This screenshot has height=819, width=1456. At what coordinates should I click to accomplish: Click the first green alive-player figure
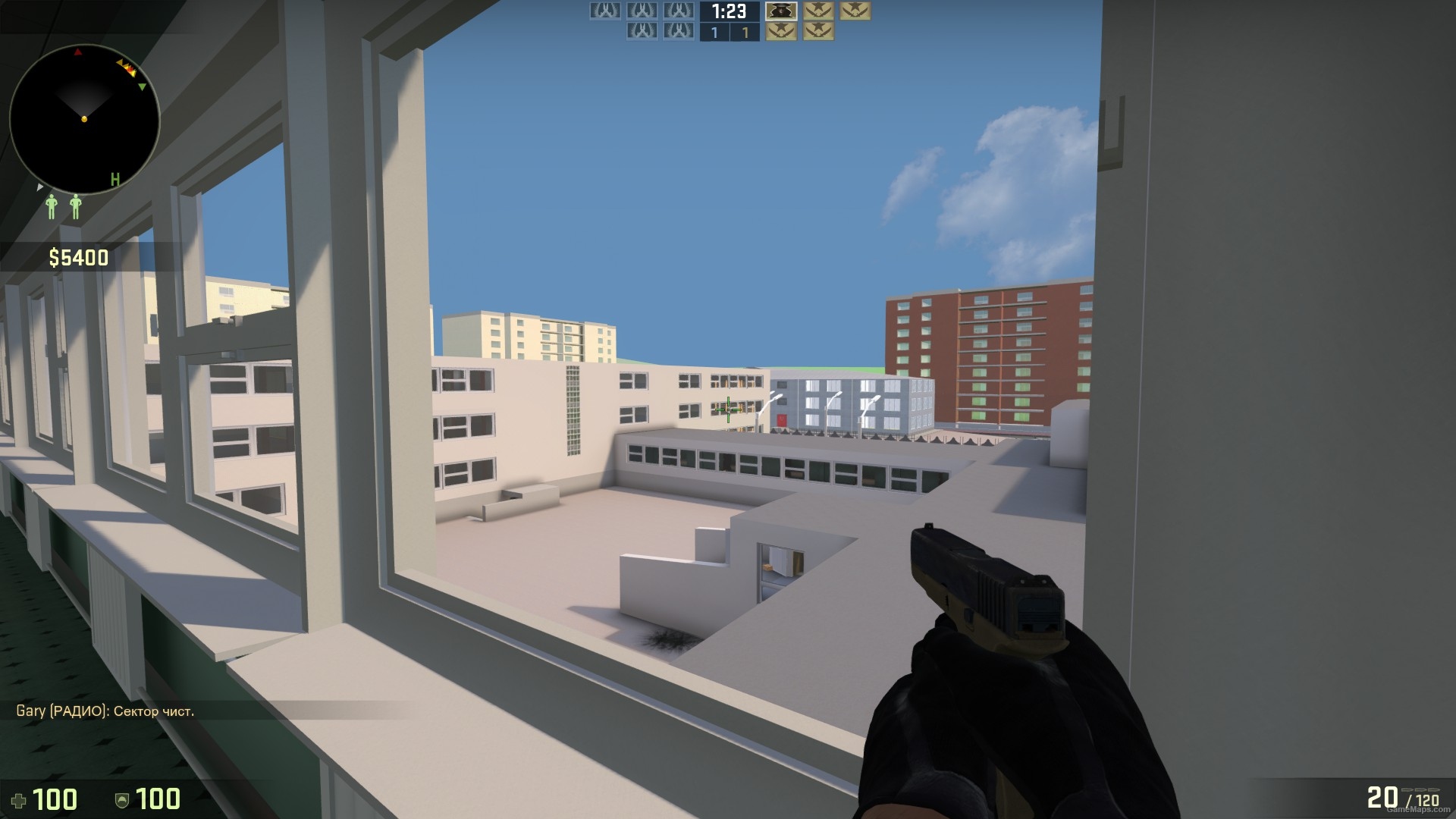(52, 206)
